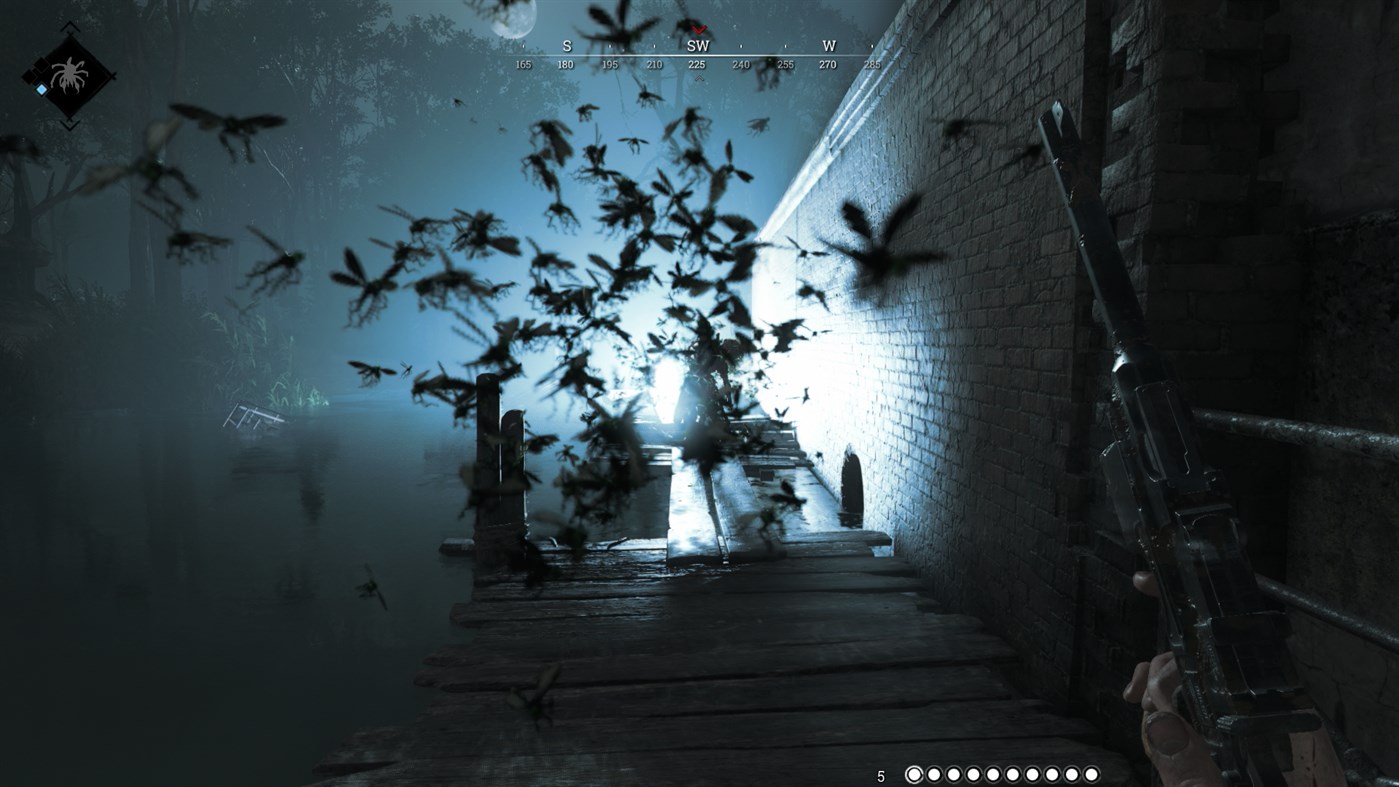1399x787 pixels.
Task: Click the 180 marking on the compass strip
Action: tap(565, 62)
